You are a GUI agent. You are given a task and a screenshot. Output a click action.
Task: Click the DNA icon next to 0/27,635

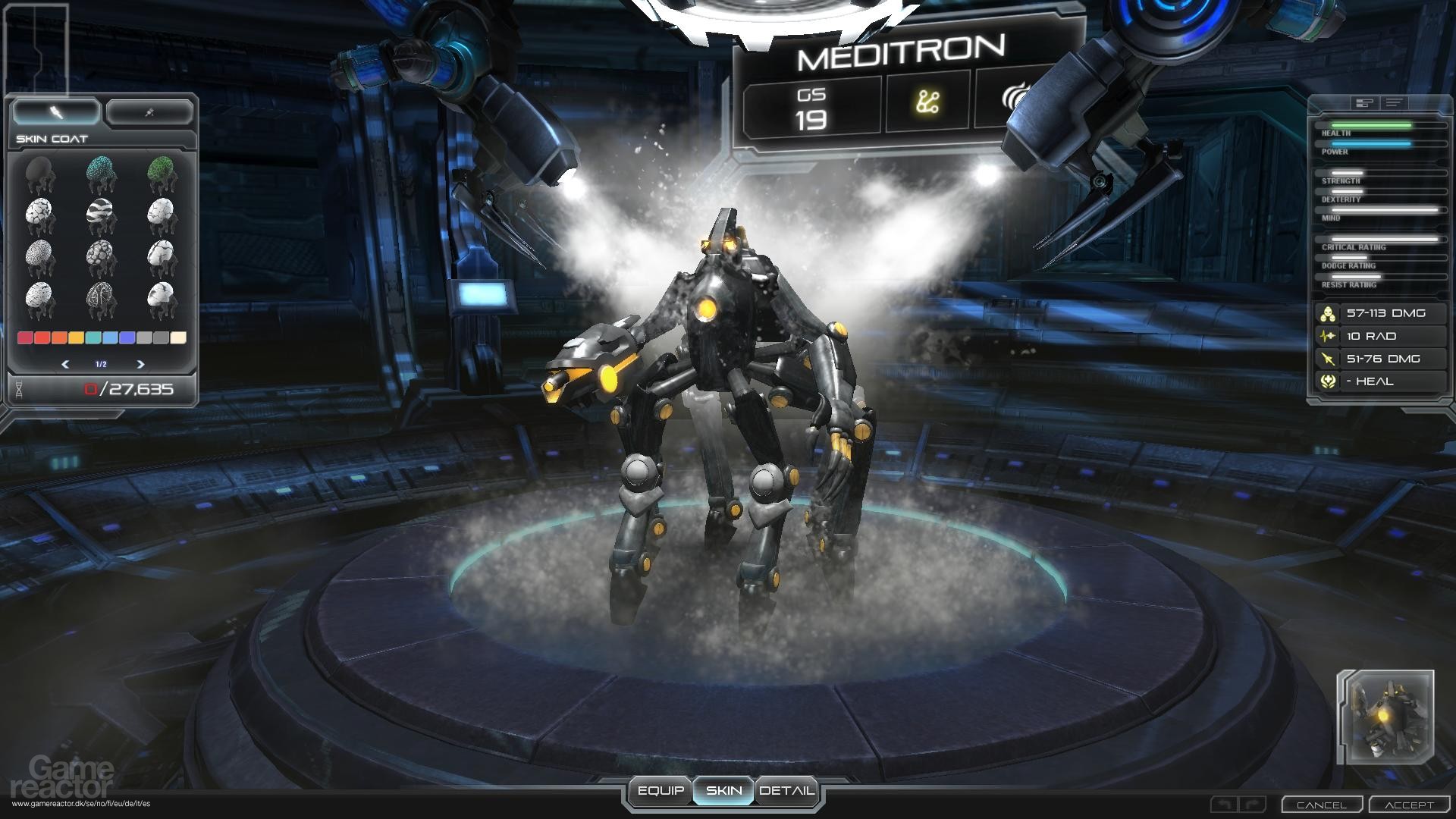click(x=19, y=388)
